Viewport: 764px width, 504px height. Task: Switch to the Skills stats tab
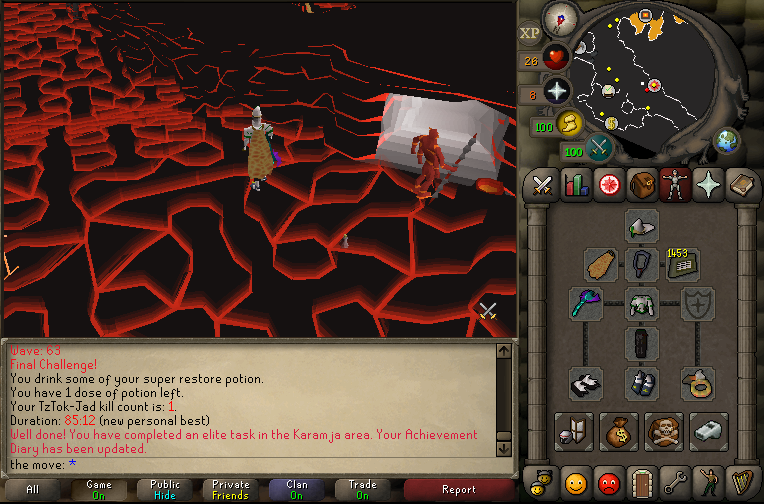576,184
